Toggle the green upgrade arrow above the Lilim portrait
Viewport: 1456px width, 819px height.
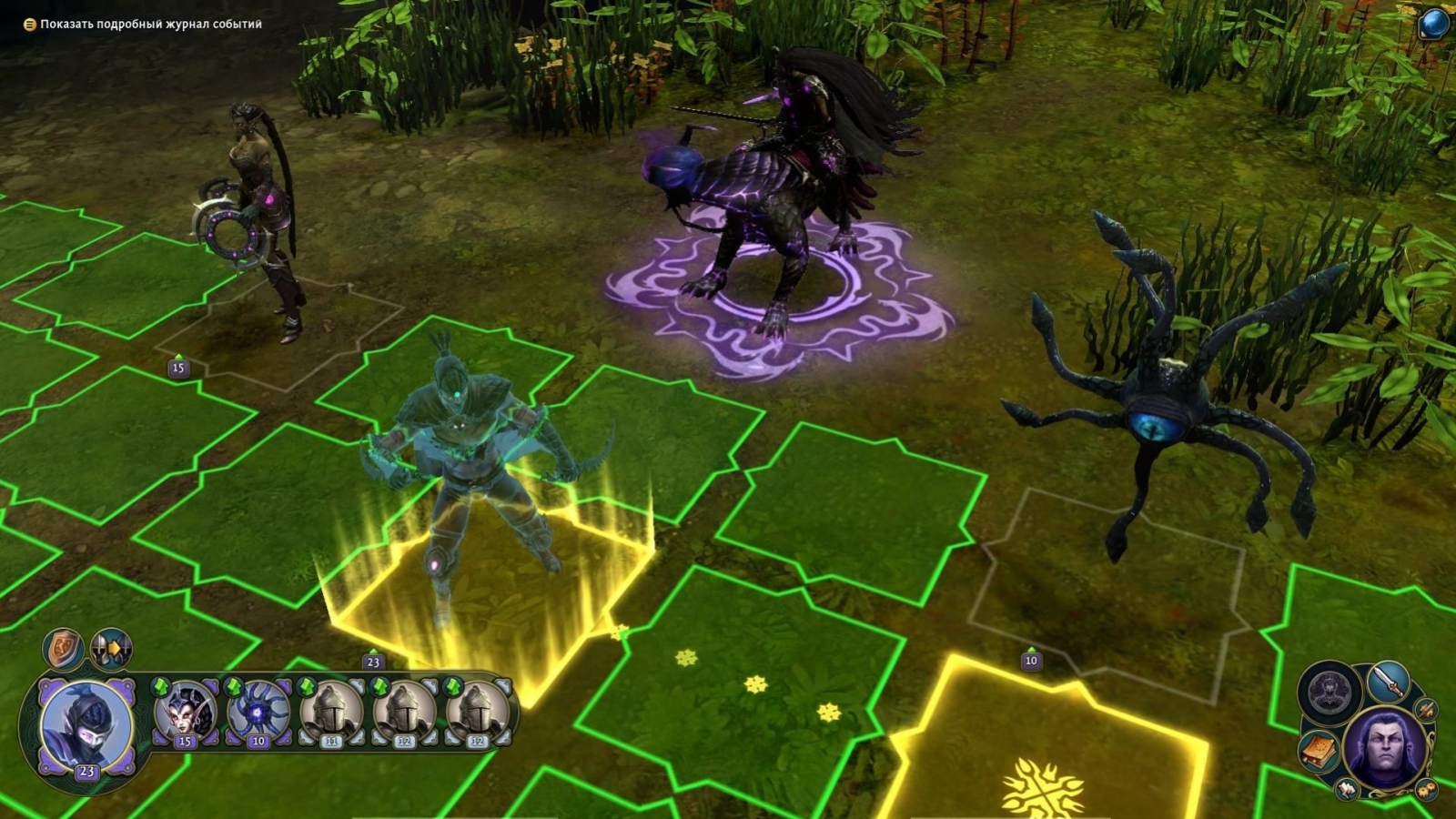click(x=160, y=685)
